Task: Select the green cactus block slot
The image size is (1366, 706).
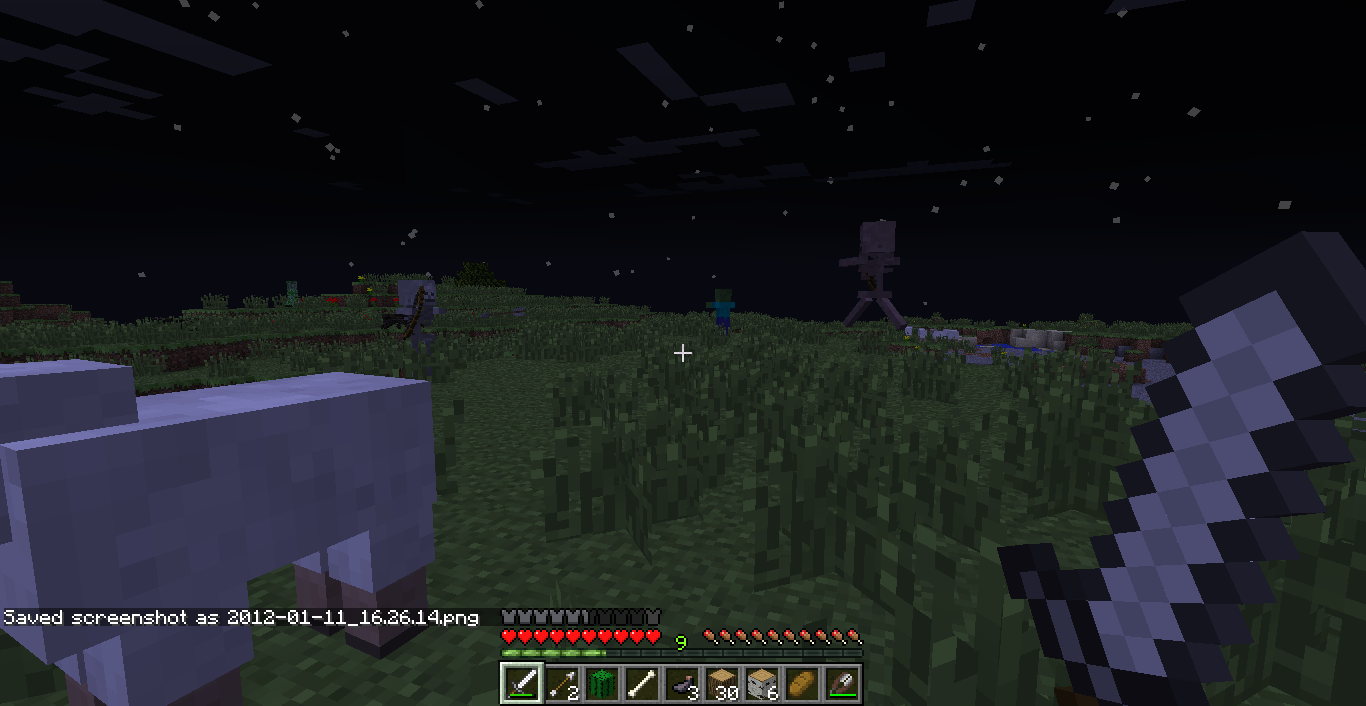Action: coord(602,684)
